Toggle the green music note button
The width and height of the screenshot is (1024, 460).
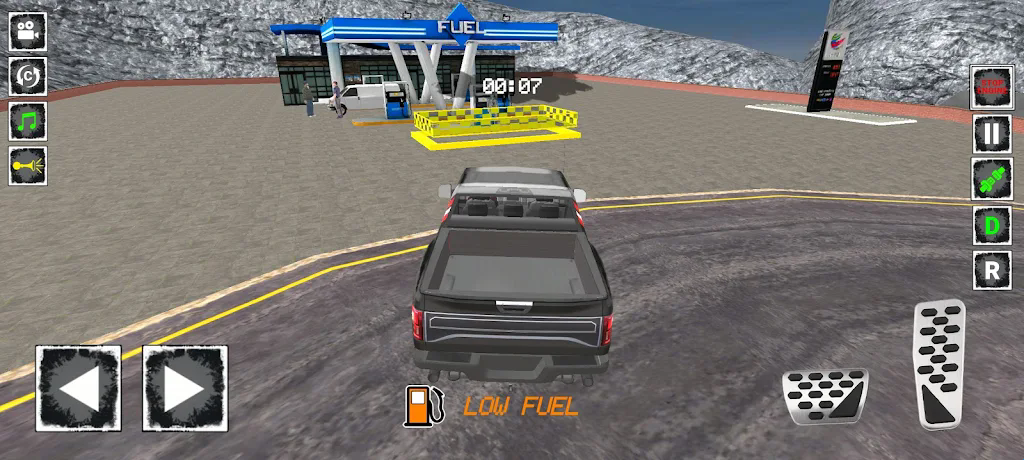pyautogui.click(x=28, y=121)
